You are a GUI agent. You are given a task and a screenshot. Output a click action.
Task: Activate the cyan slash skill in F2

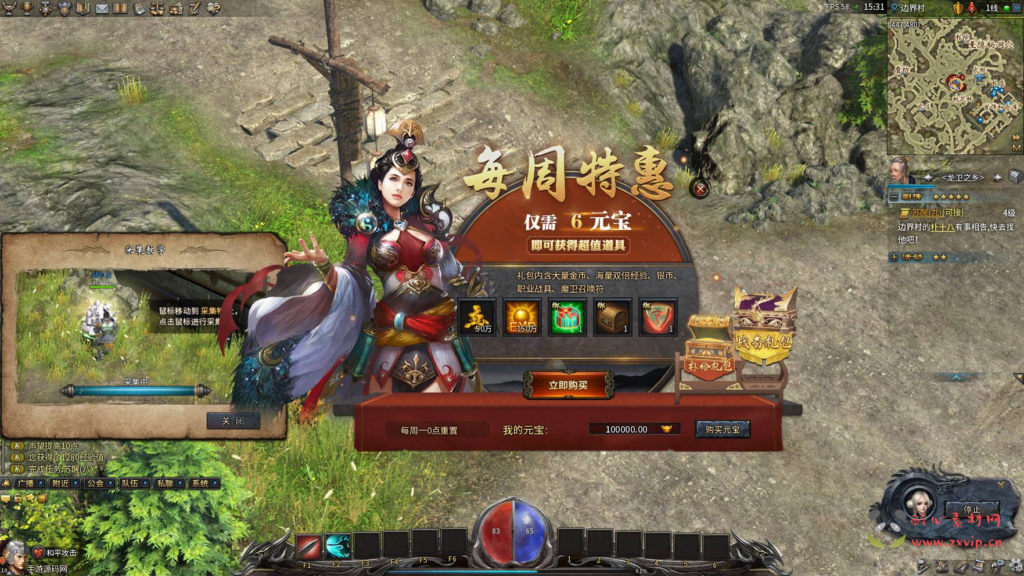pos(338,546)
